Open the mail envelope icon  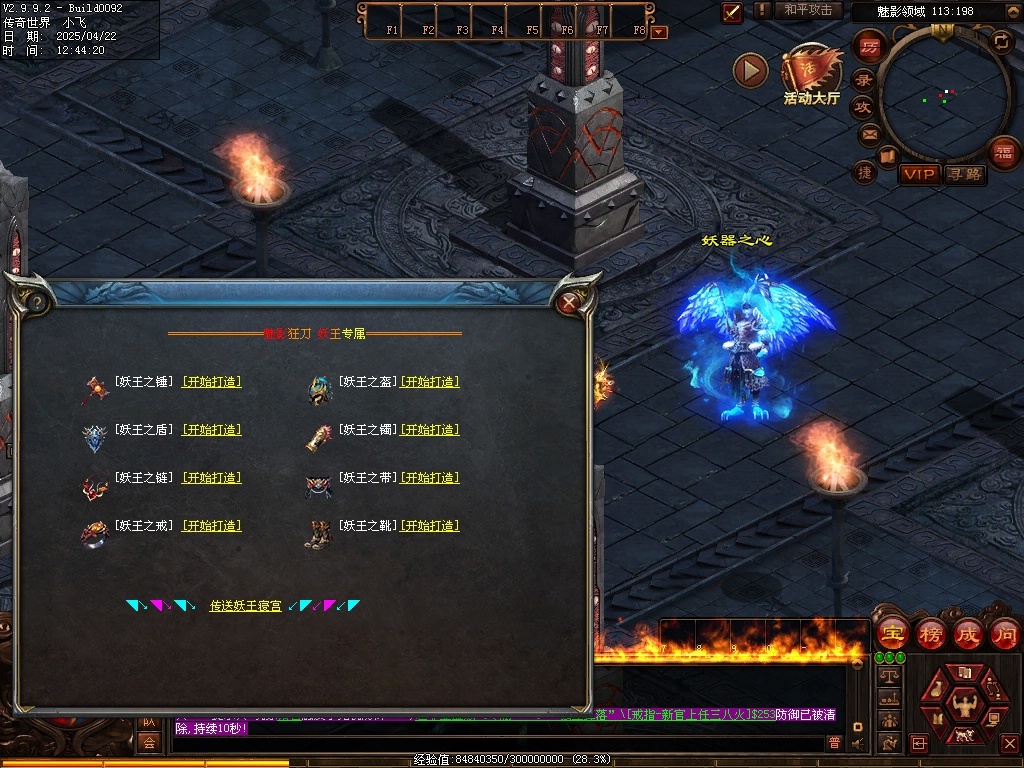coord(869,134)
